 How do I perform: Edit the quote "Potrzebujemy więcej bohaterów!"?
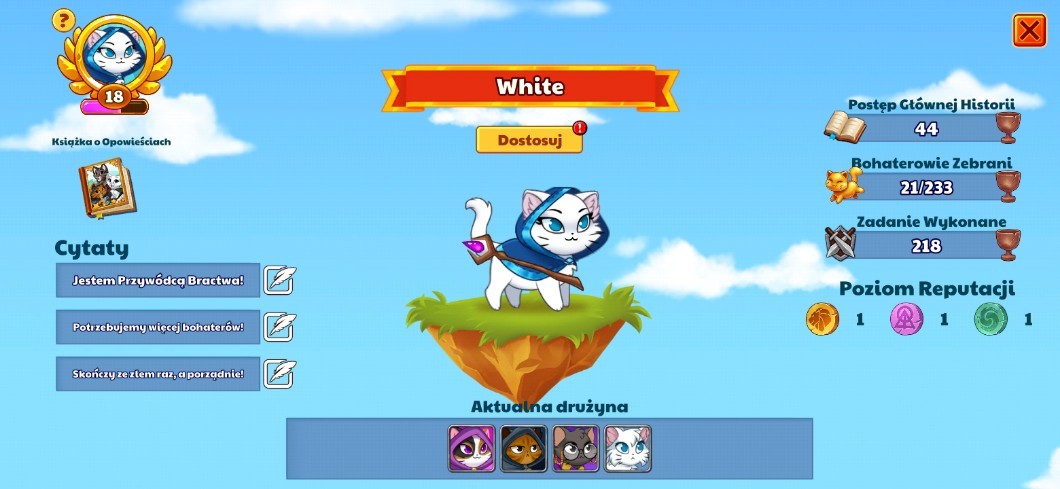[279, 327]
